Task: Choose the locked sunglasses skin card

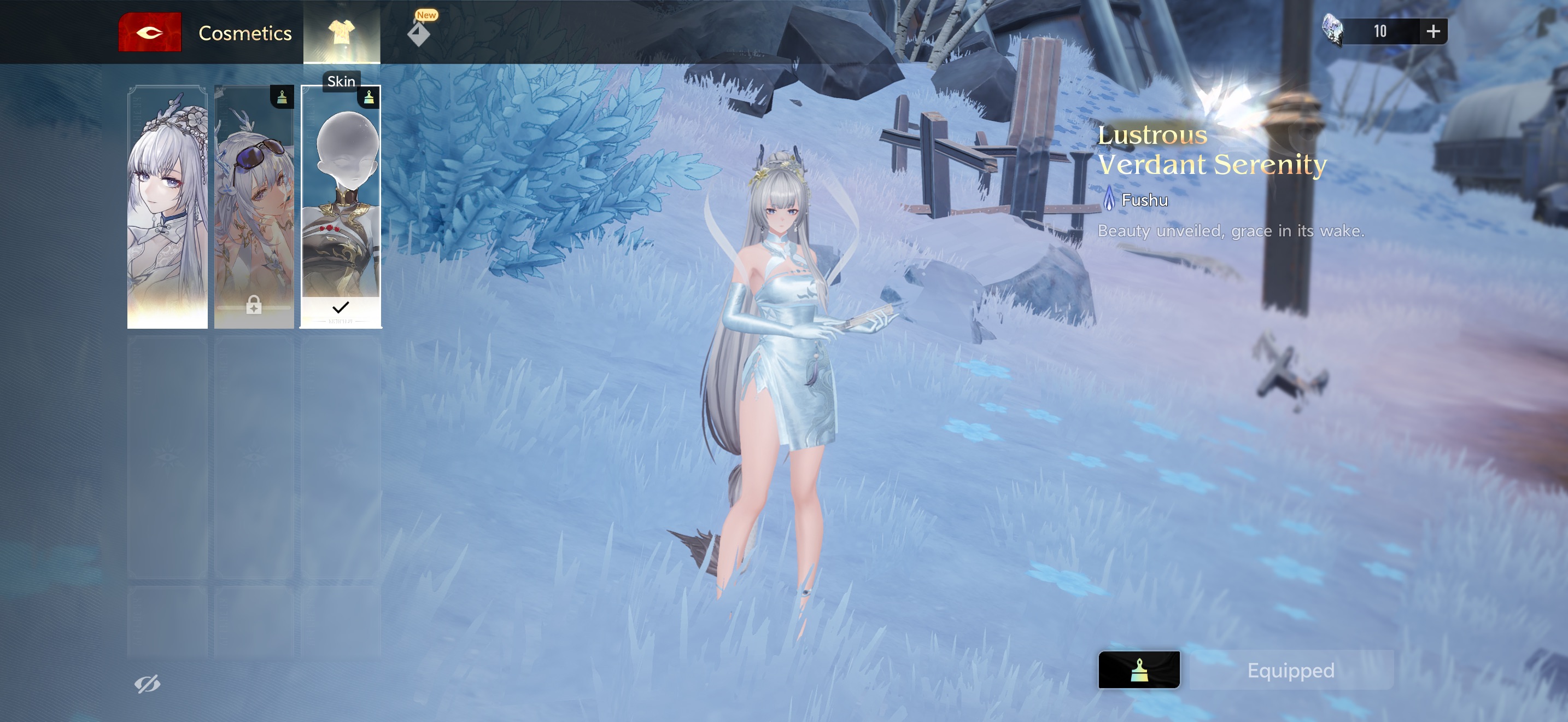Action: [254, 207]
